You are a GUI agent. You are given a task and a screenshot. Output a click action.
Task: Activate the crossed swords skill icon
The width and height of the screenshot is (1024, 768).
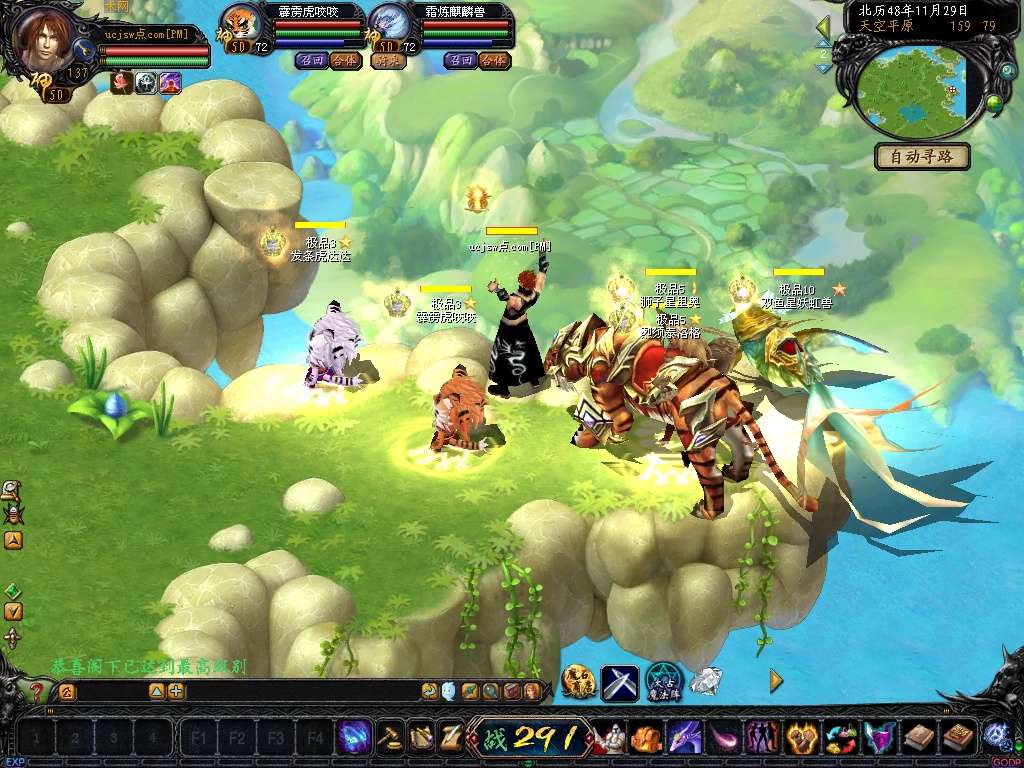point(619,682)
